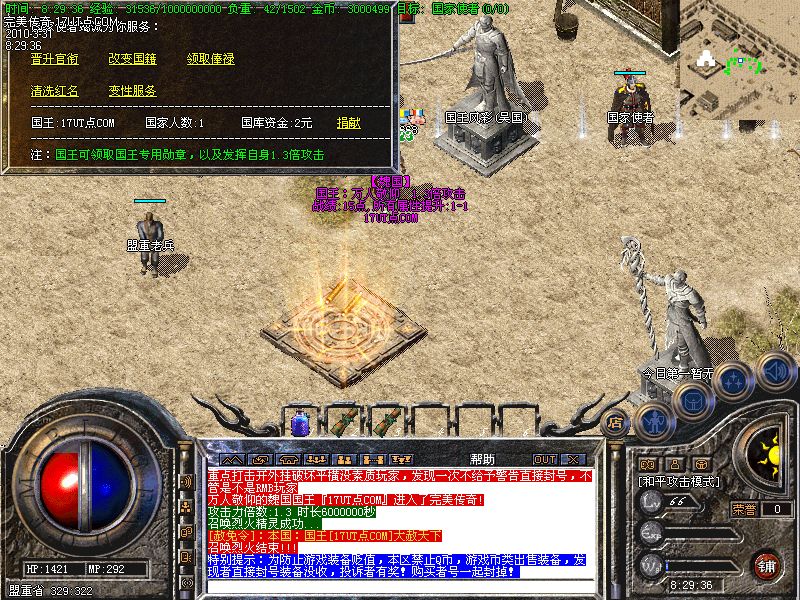Claim salary via 领取俸禄 link

point(211,59)
